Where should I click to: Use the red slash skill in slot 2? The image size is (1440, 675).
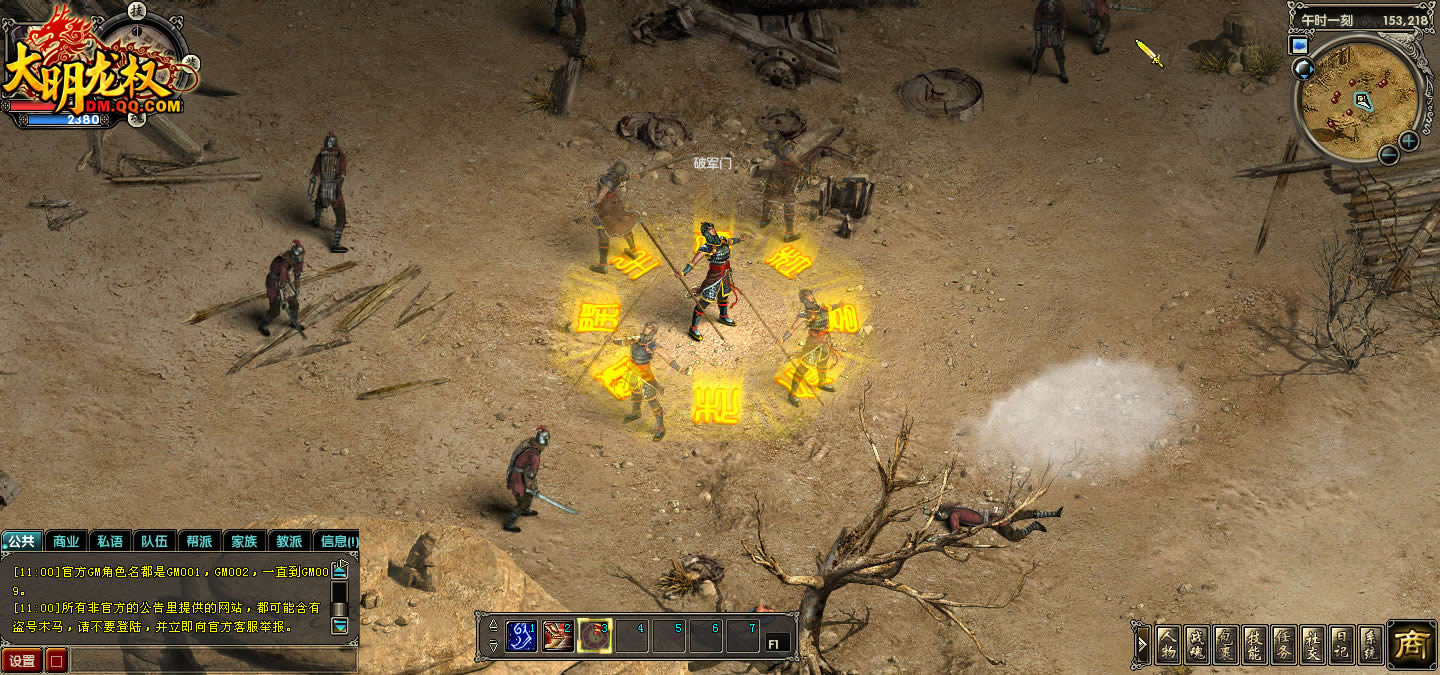click(x=557, y=636)
